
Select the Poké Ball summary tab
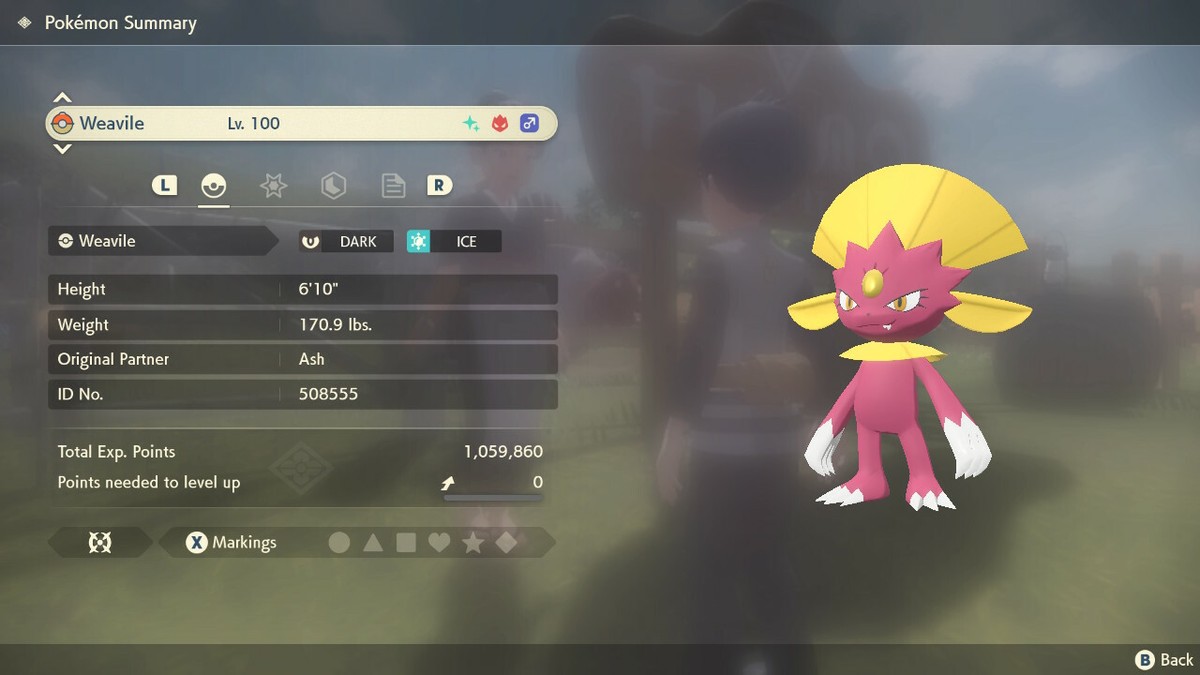click(213, 186)
